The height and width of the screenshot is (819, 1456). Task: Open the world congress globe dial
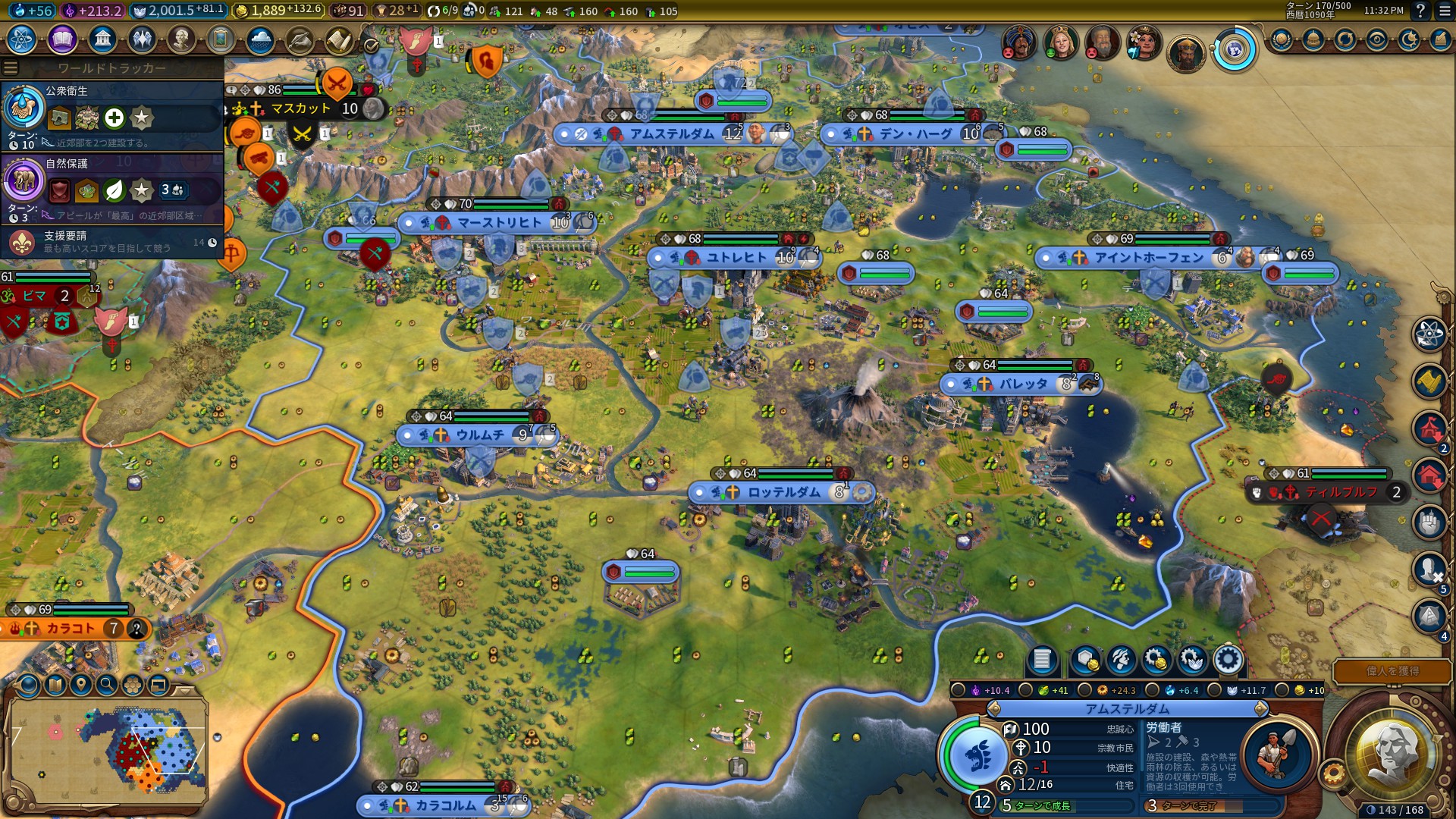[x=1235, y=50]
